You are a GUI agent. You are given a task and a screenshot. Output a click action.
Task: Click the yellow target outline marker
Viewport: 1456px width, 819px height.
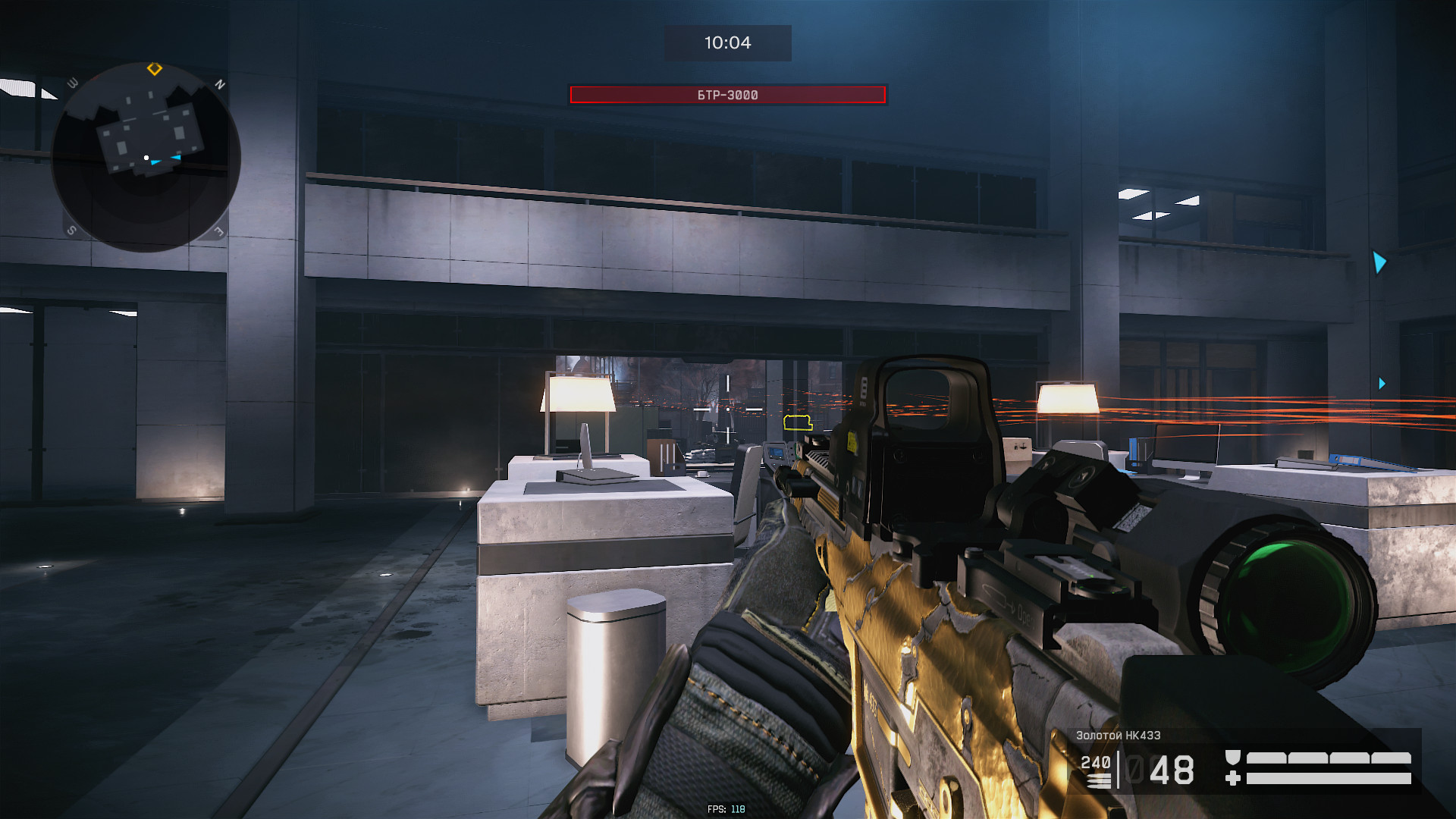pyautogui.click(x=797, y=422)
